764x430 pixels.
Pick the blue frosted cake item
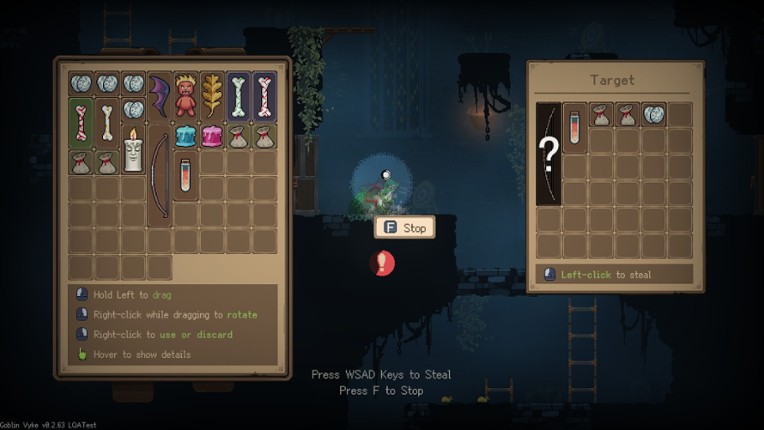tap(186, 136)
